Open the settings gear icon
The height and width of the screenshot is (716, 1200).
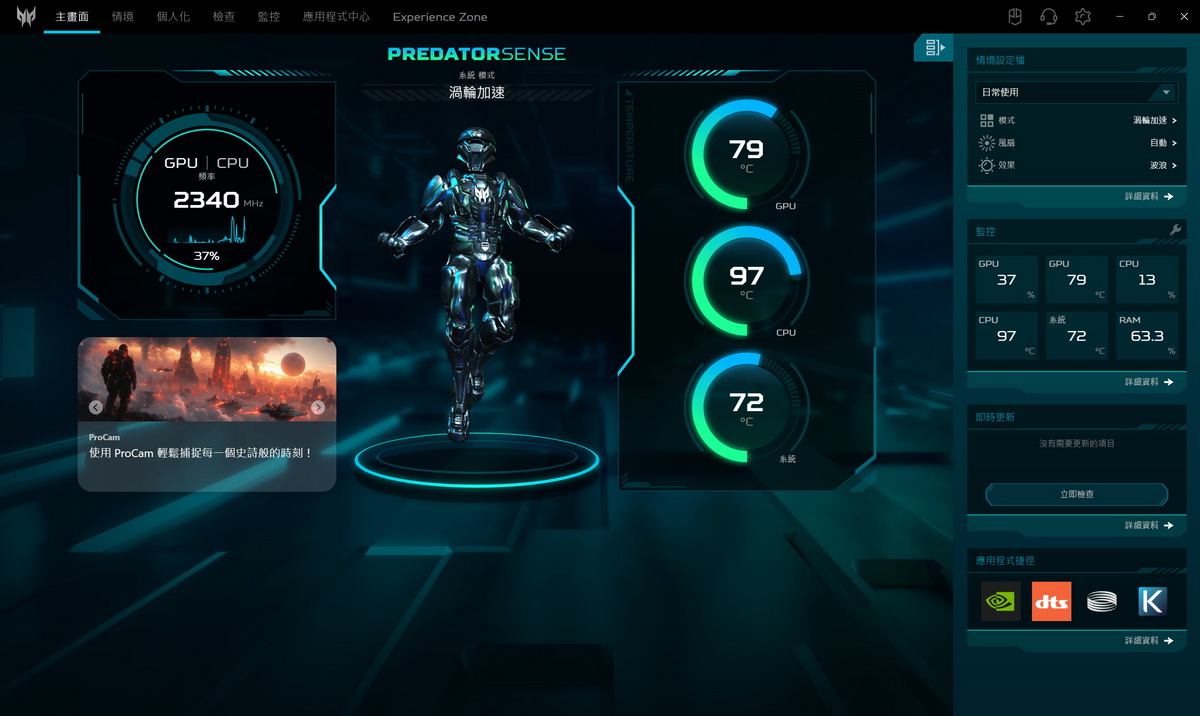point(1082,17)
